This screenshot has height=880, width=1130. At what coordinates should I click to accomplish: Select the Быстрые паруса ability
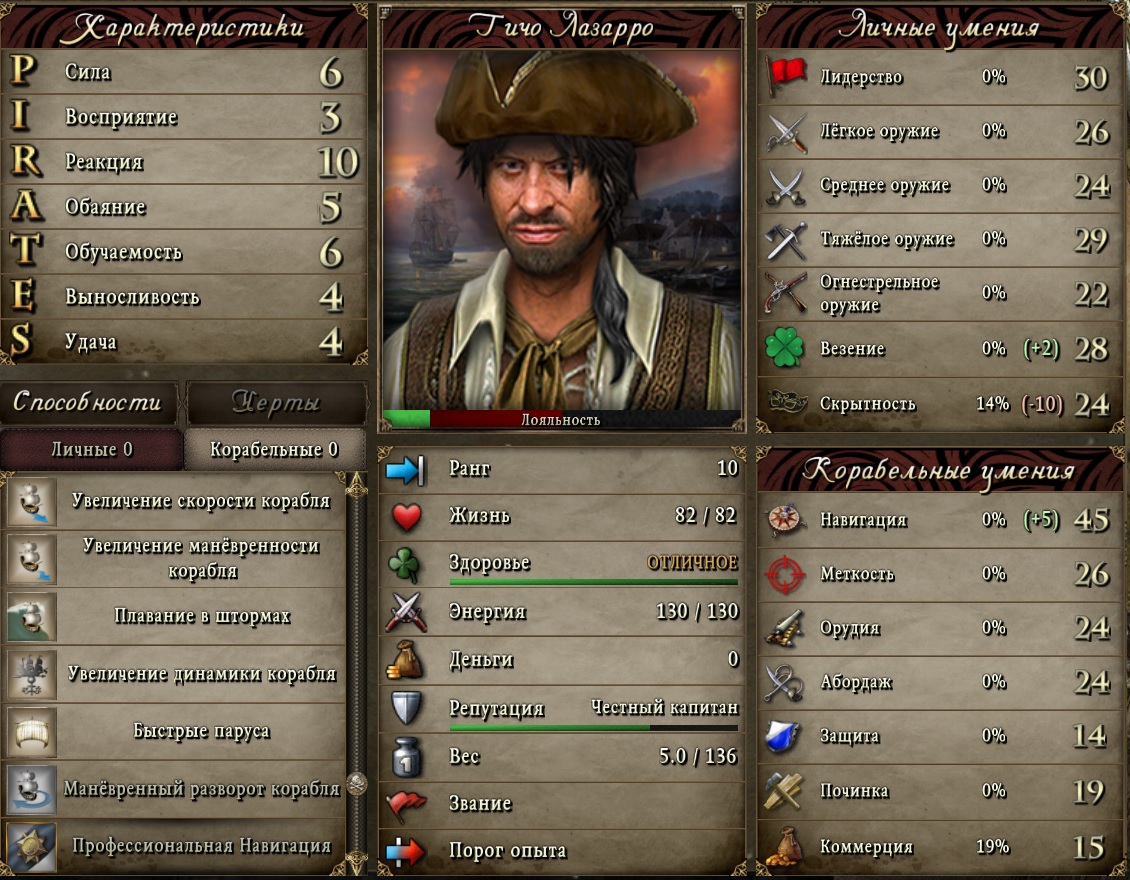tap(200, 731)
